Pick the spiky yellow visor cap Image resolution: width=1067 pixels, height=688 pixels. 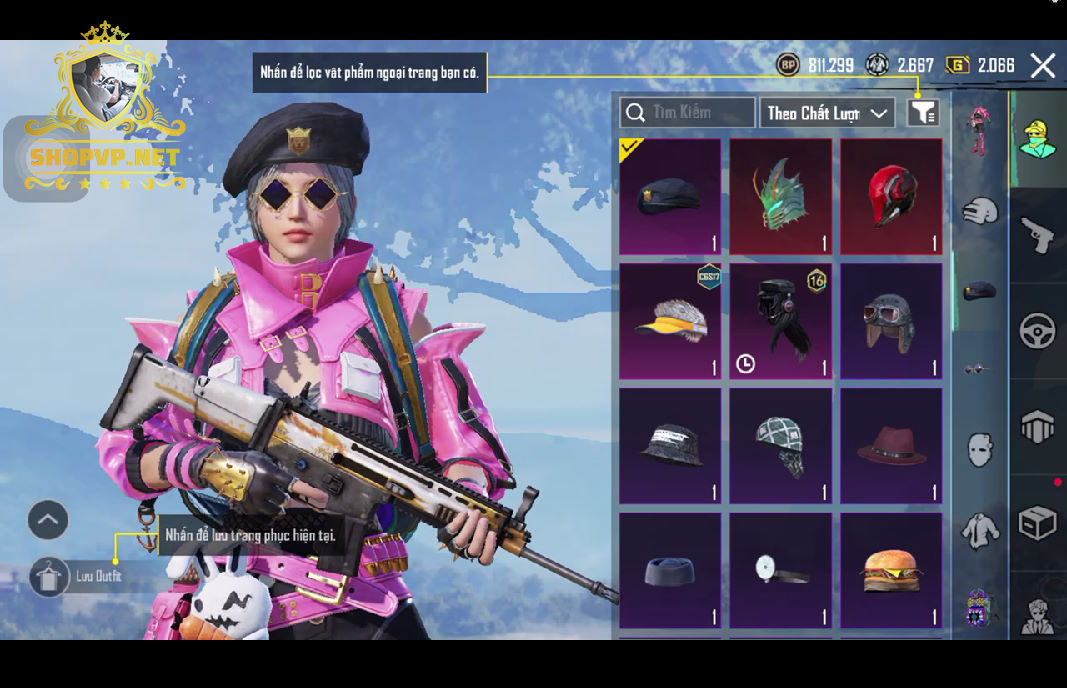[x=670, y=321]
